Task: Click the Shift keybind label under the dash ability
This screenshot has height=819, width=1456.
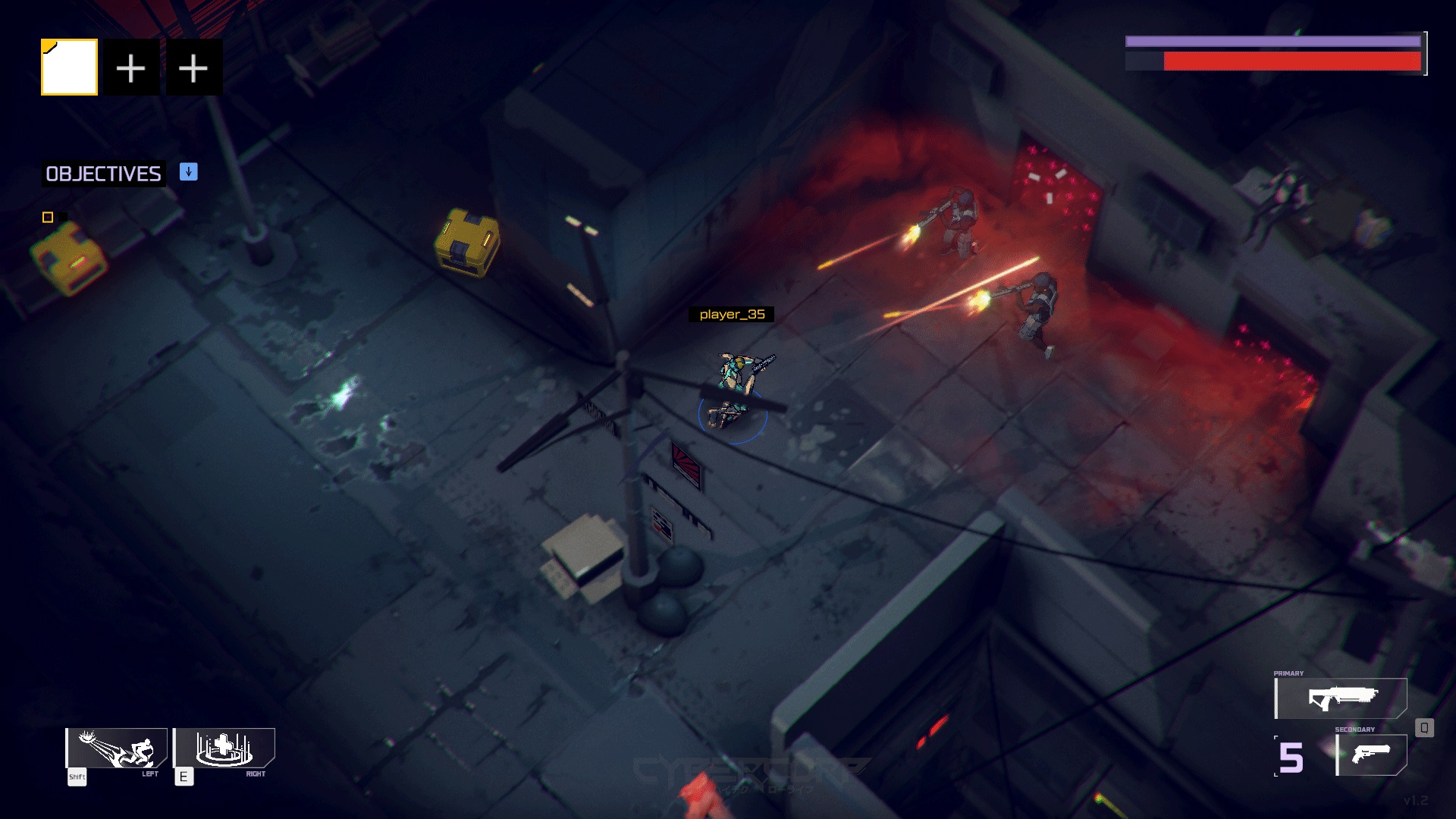Action: tap(76, 777)
